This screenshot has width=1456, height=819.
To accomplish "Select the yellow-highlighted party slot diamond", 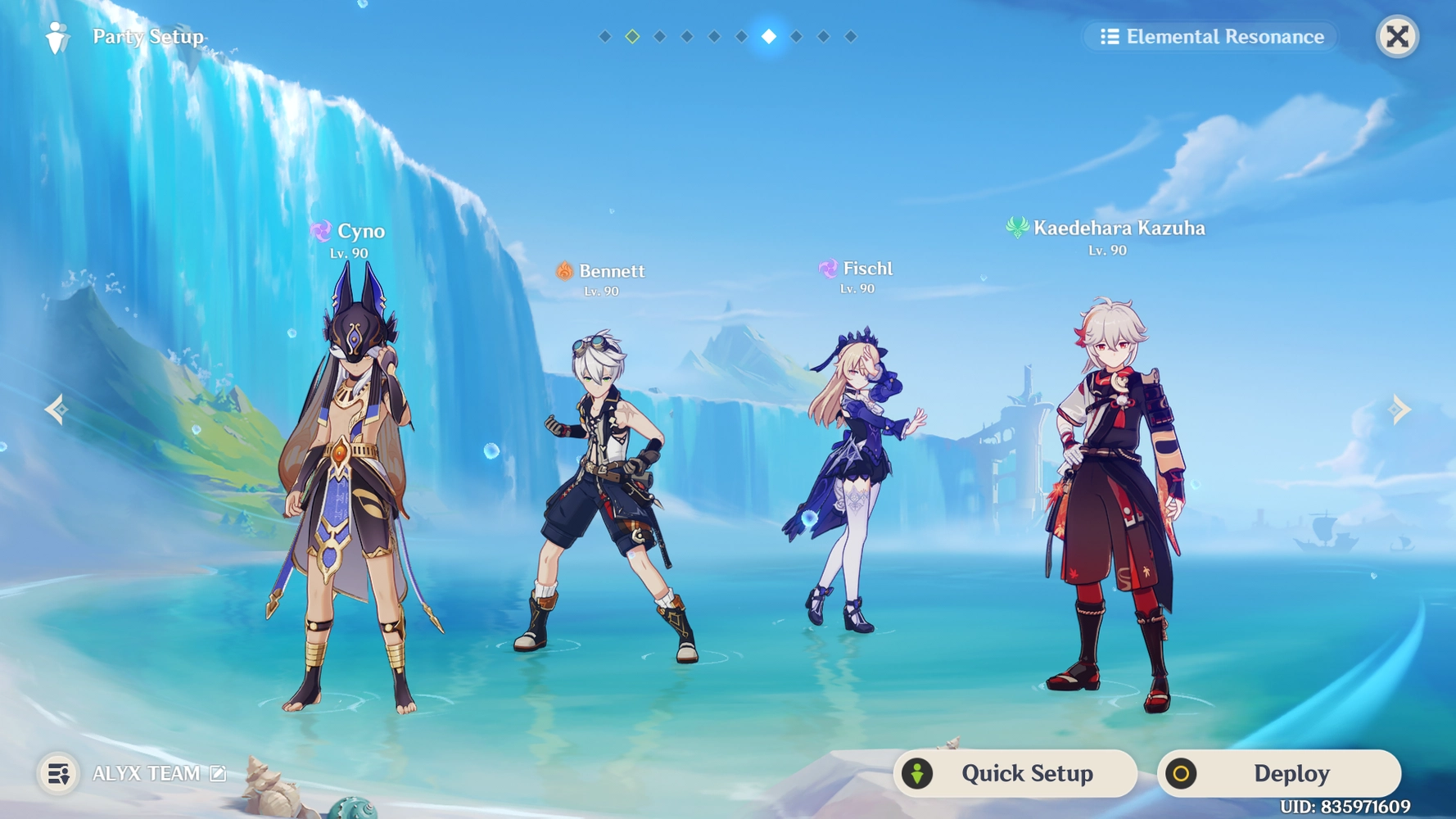I will [632, 36].
